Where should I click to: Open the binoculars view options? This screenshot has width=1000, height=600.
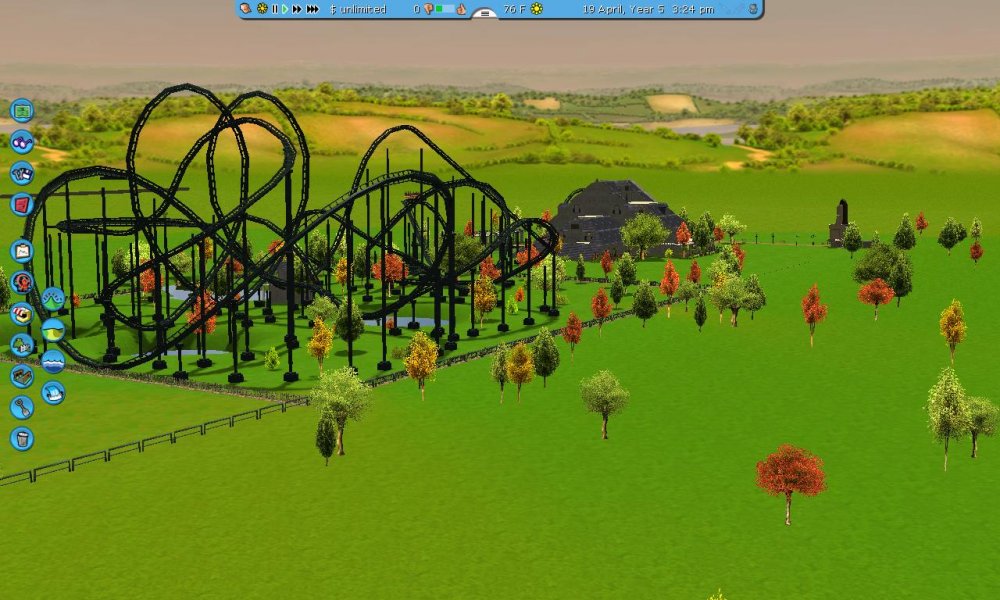[22, 142]
